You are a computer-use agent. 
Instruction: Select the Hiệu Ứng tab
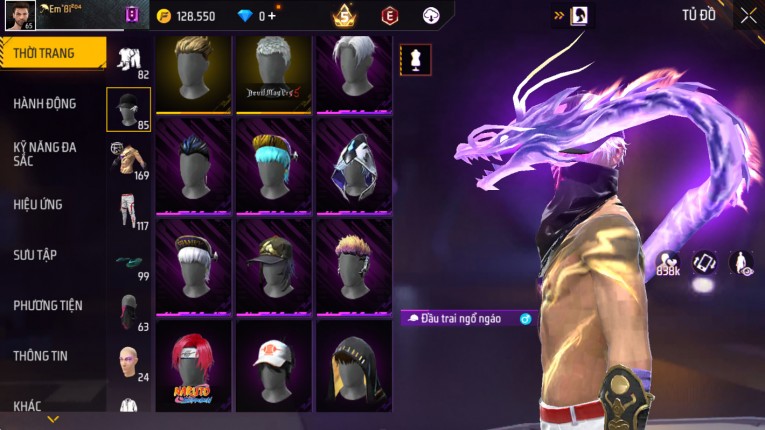pos(38,204)
